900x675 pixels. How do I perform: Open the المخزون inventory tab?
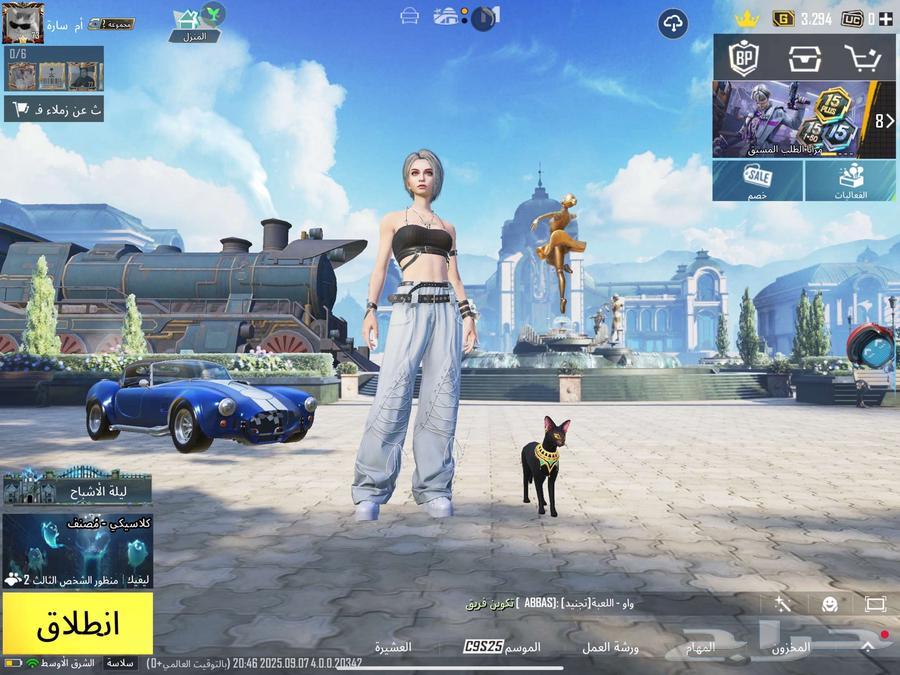pos(791,647)
